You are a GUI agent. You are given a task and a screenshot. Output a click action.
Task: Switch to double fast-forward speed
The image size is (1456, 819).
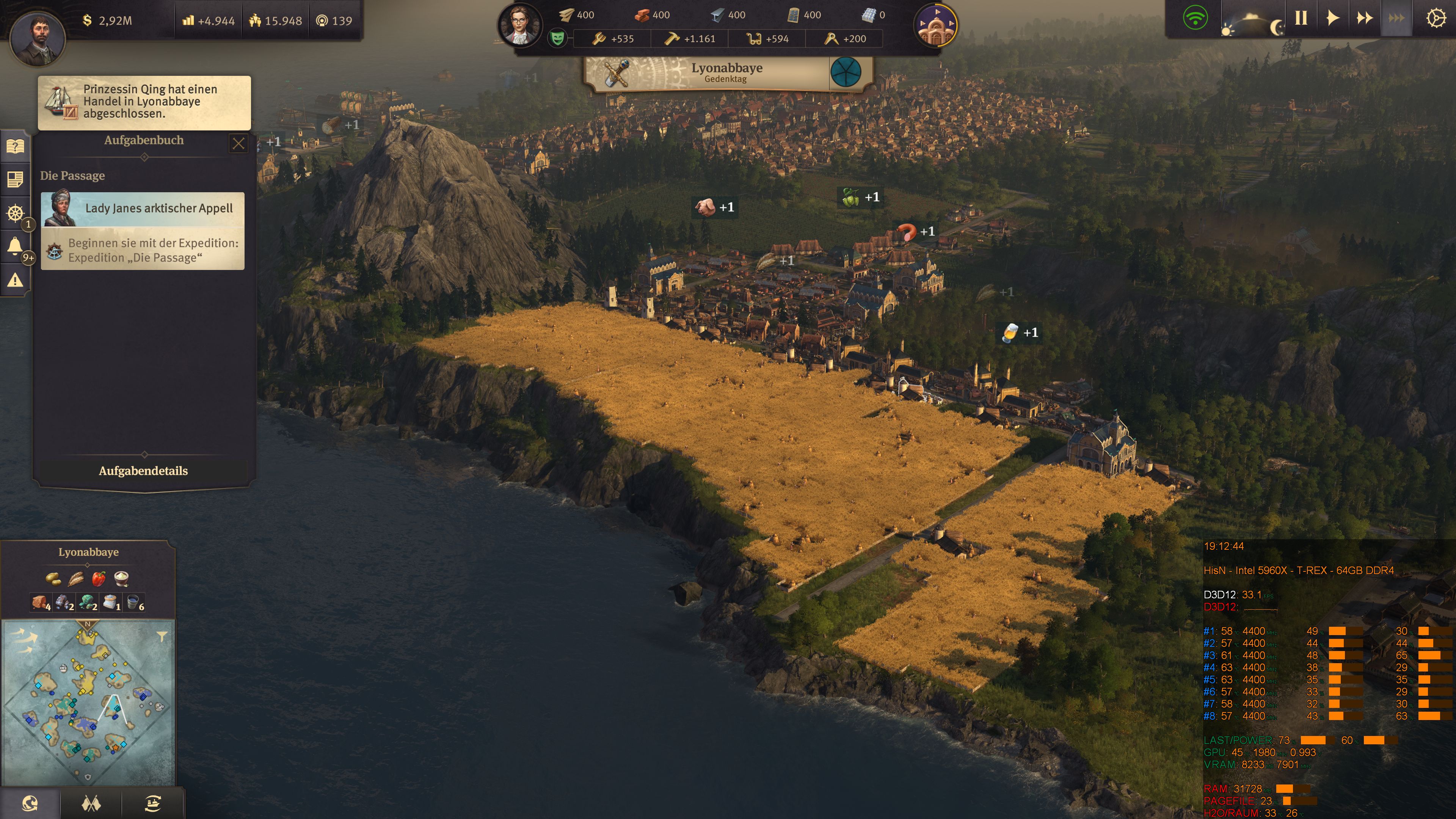(x=1365, y=18)
